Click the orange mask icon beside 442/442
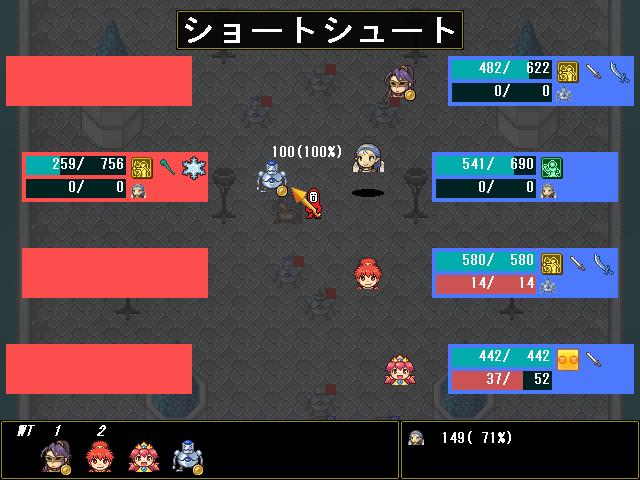 568,358
